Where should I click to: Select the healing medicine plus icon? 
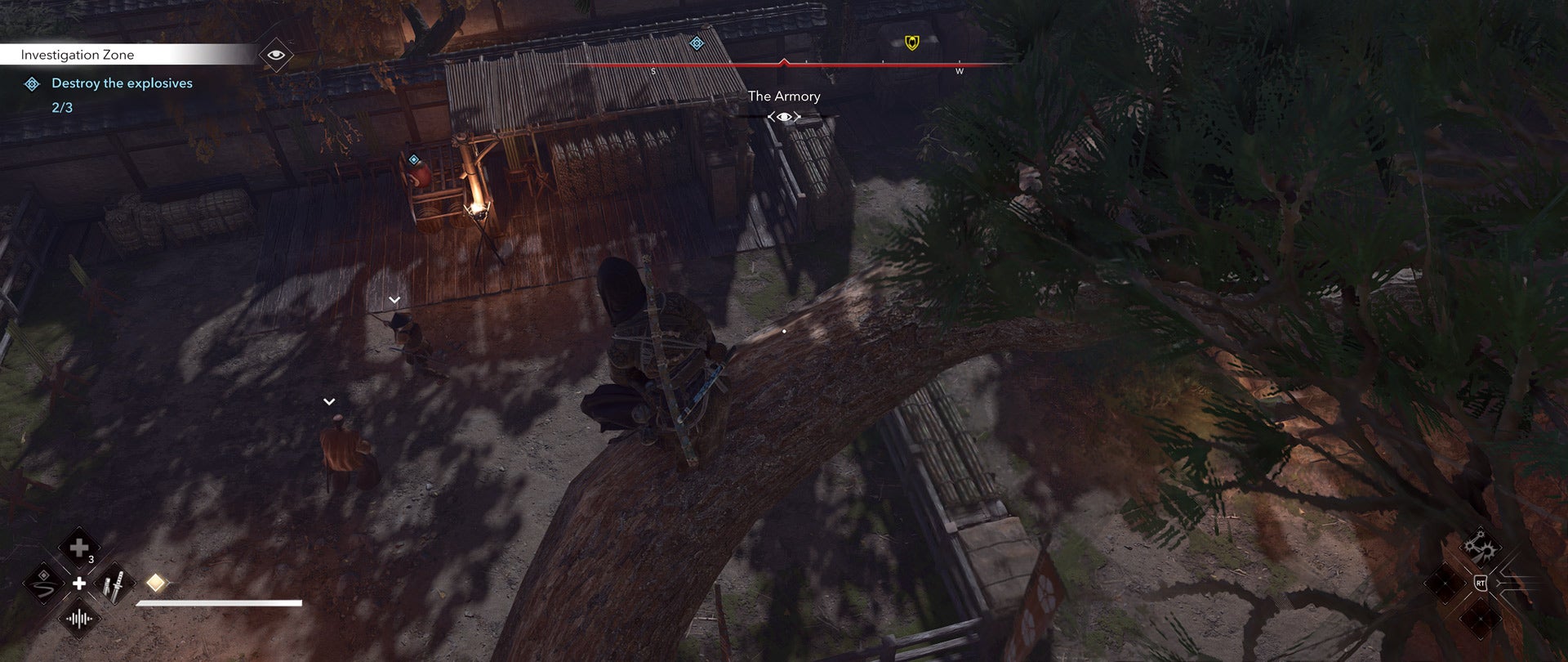tap(79, 548)
